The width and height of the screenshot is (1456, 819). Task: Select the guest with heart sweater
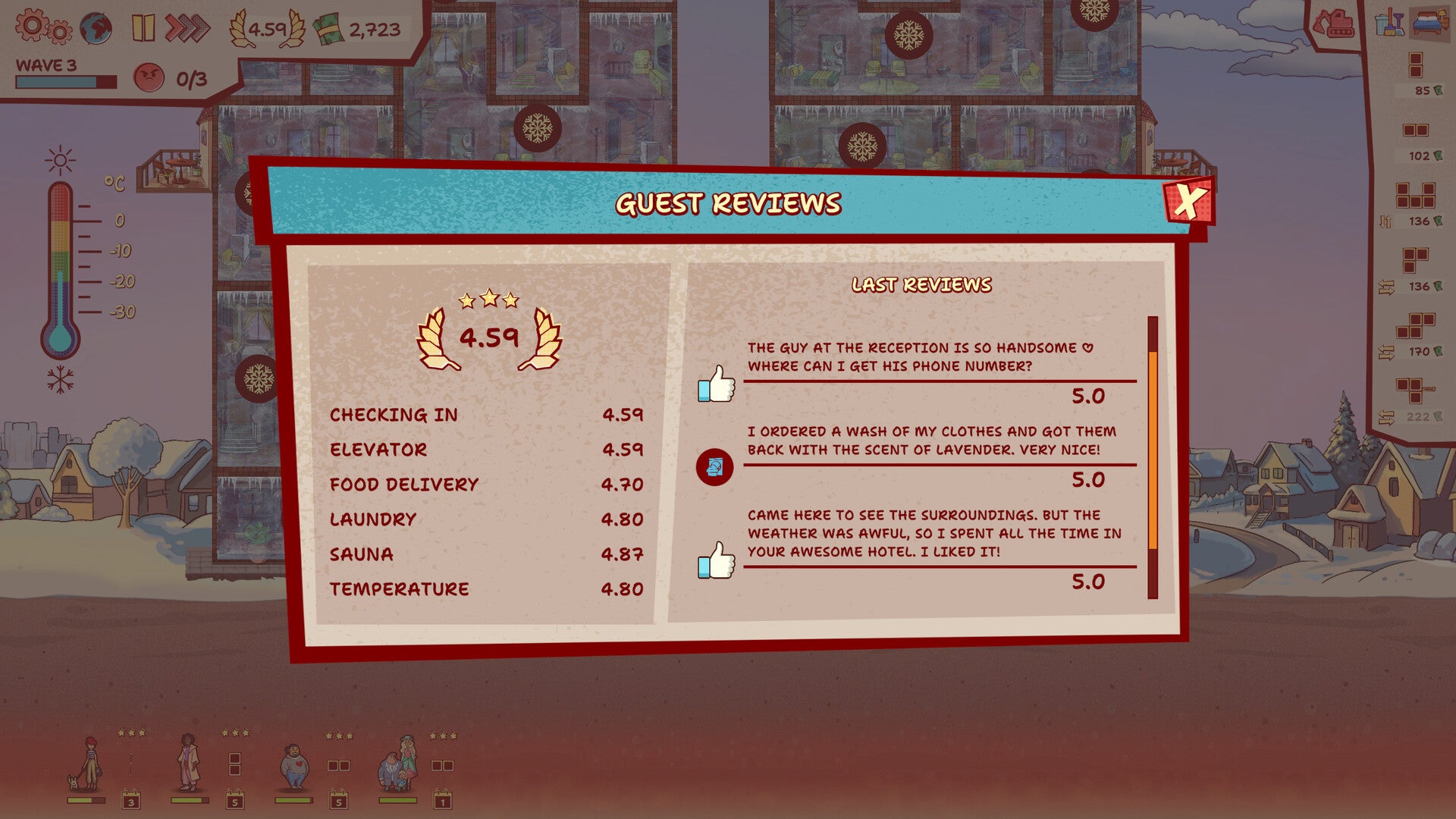click(x=293, y=766)
